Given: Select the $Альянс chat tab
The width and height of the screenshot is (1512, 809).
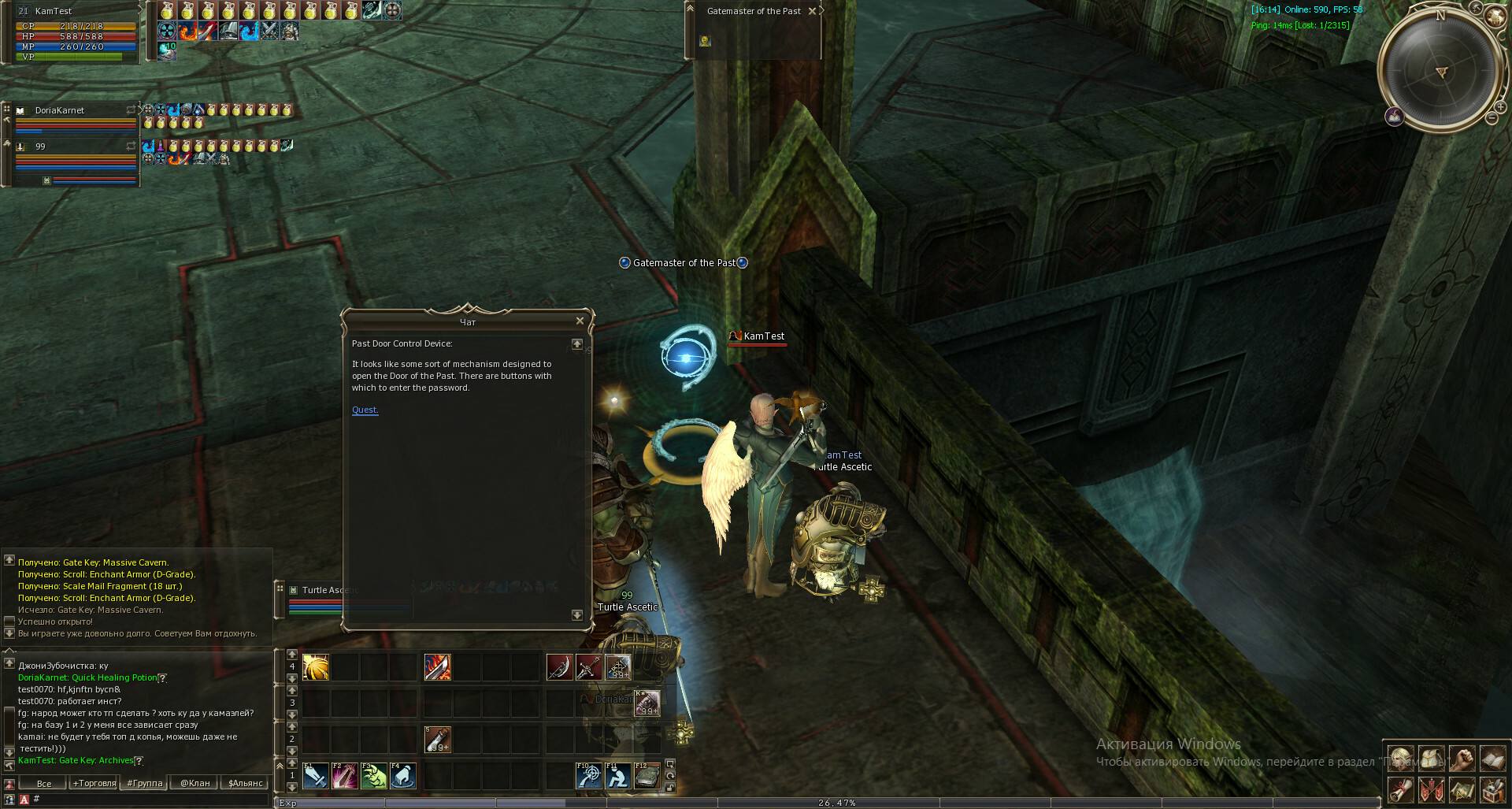Looking at the screenshot, I should pos(245,783).
